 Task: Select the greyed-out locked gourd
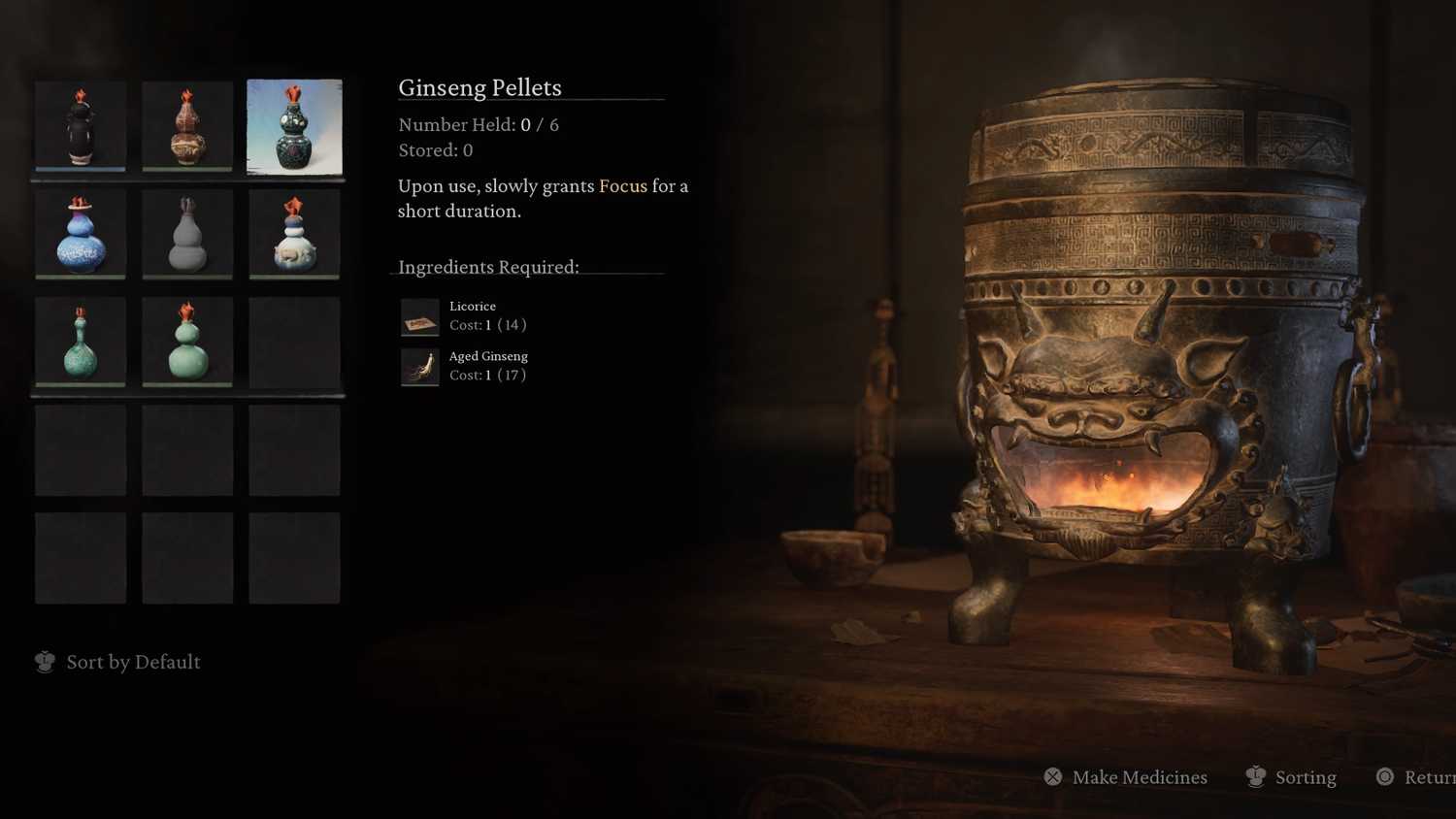tap(187, 234)
